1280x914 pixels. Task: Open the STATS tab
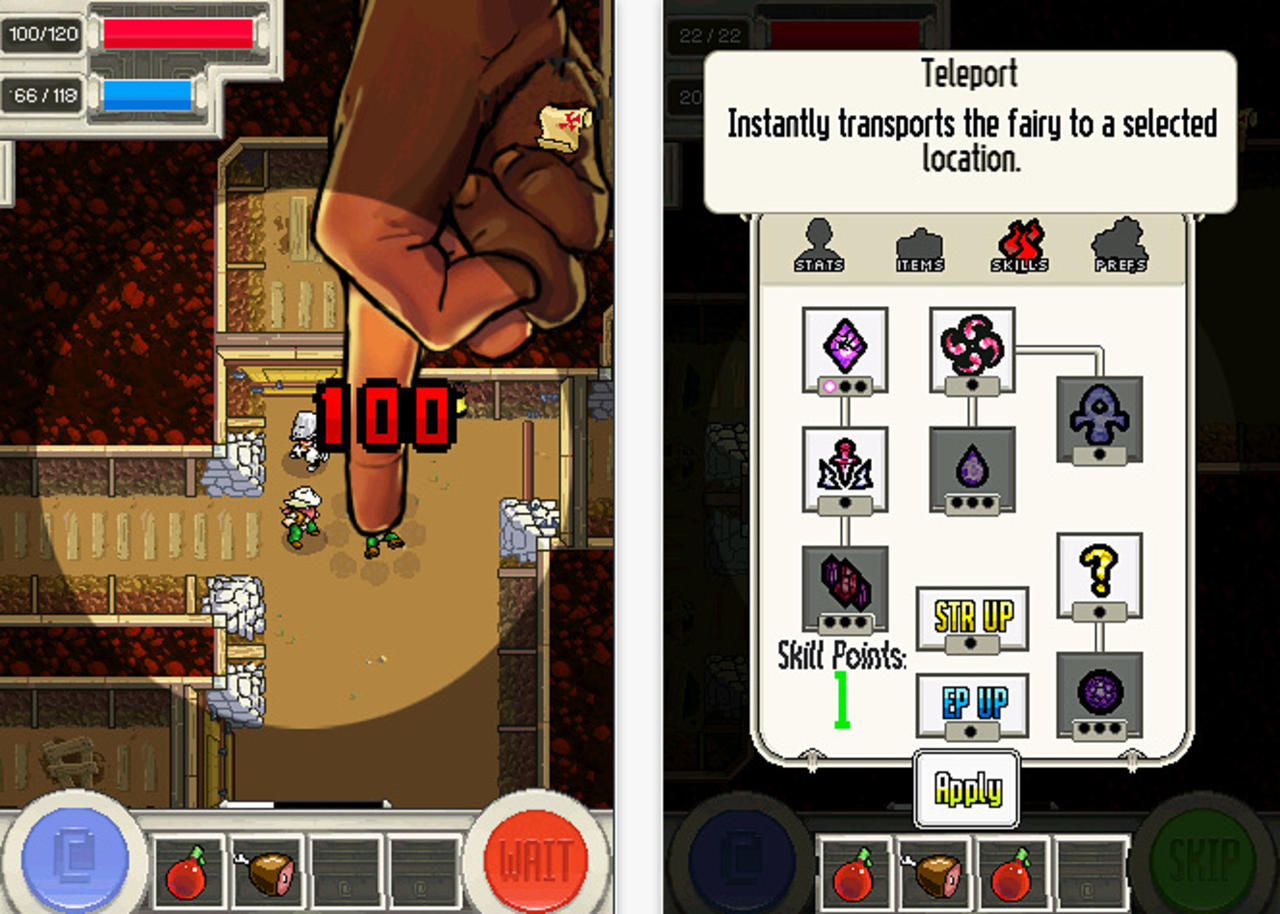coord(818,245)
